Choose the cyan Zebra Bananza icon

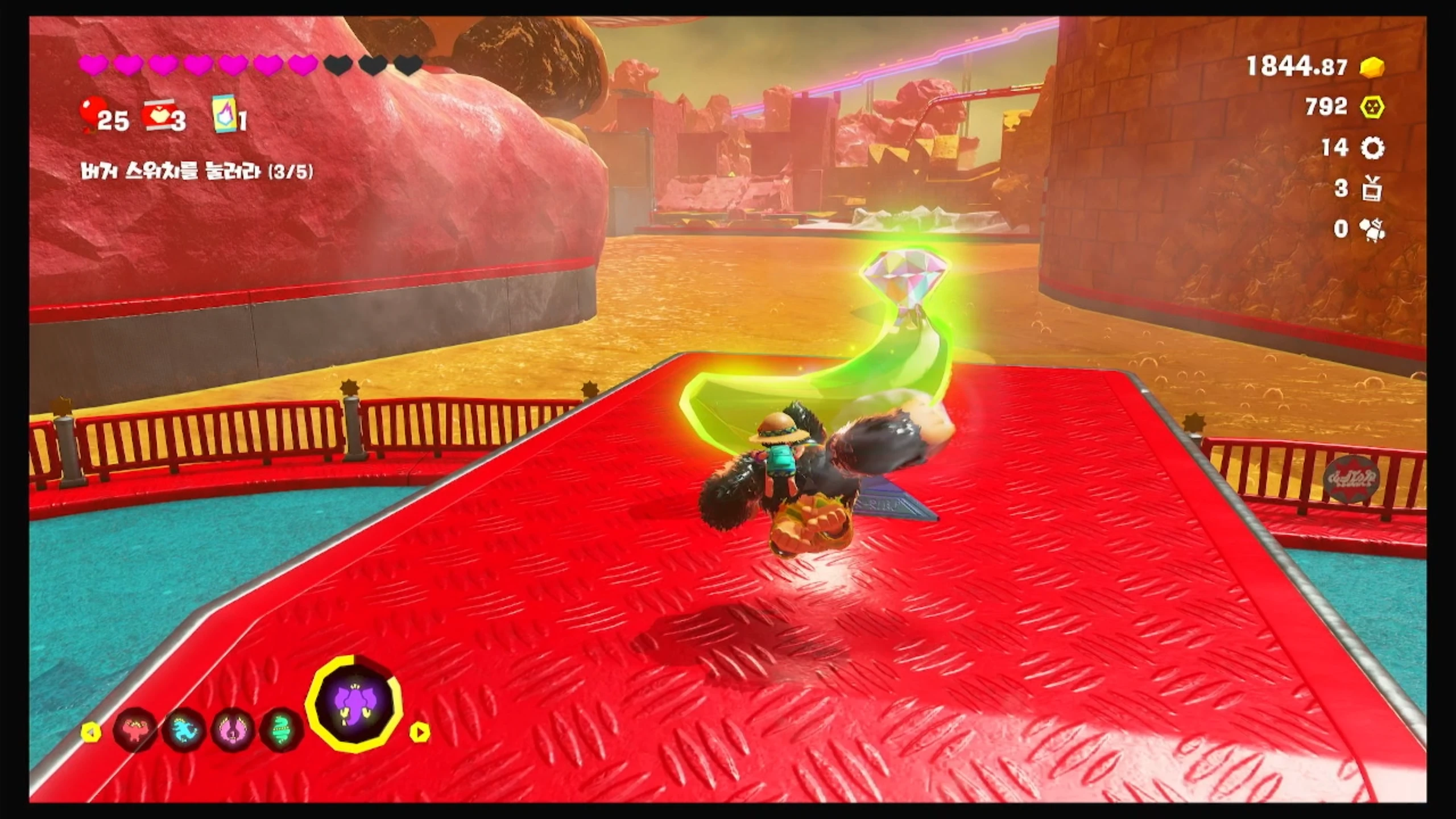coord(184,731)
